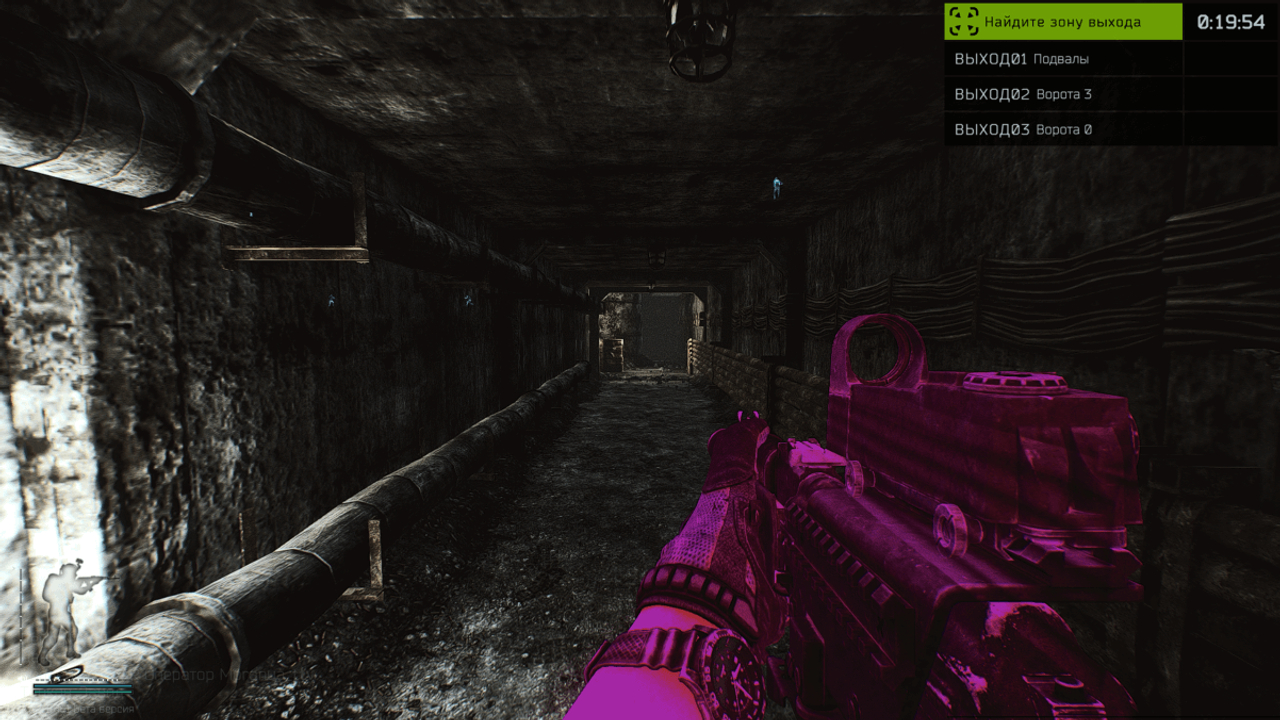Viewport: 1280px width, 720px height.
Task: Click the green objective marker icon
Action: (962, 21)
